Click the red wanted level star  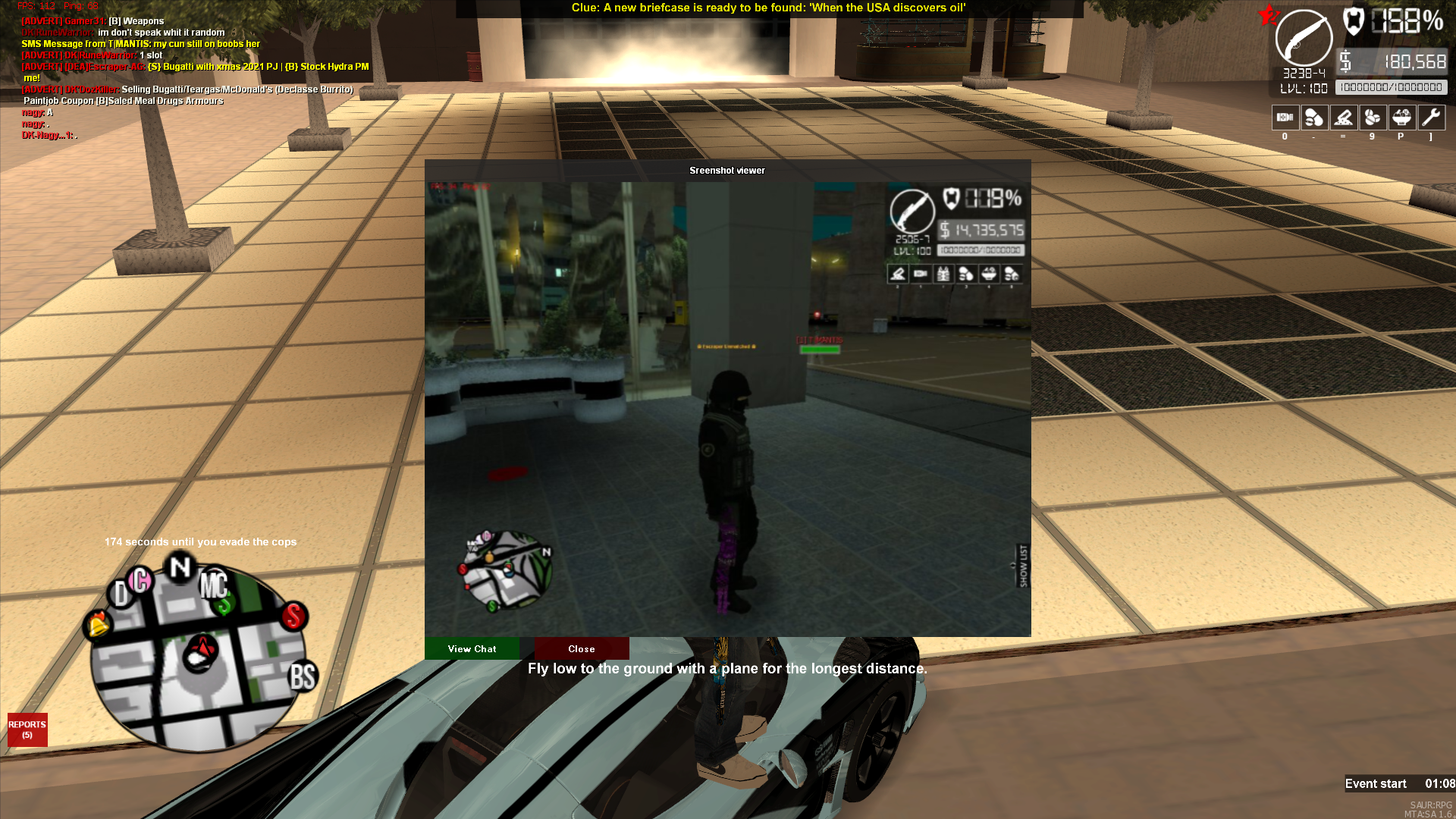[1267, 14]
